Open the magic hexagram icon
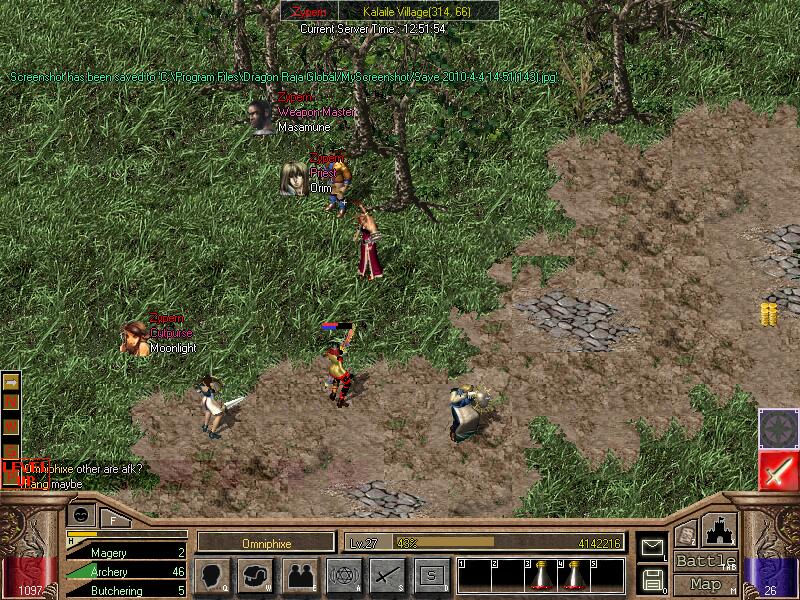800x600 pixels. click(x=344, y=575)
